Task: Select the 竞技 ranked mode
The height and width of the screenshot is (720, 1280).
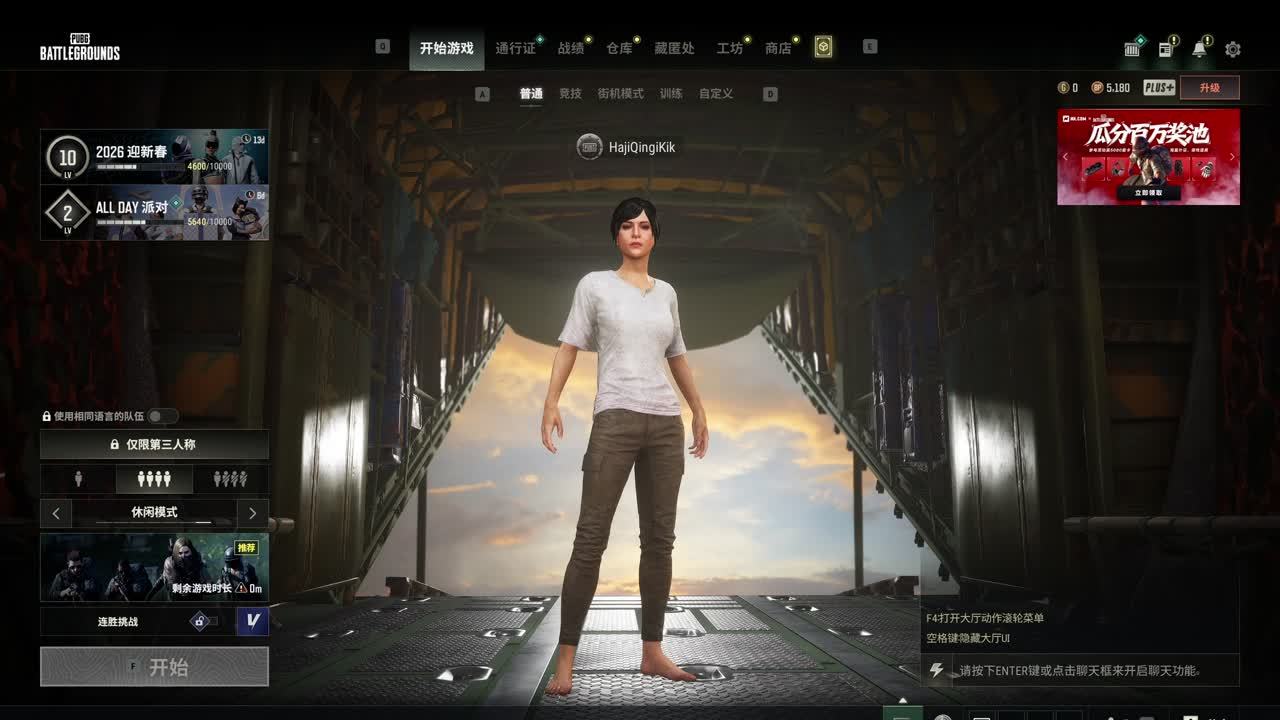Action: click(x=570, y=94)
